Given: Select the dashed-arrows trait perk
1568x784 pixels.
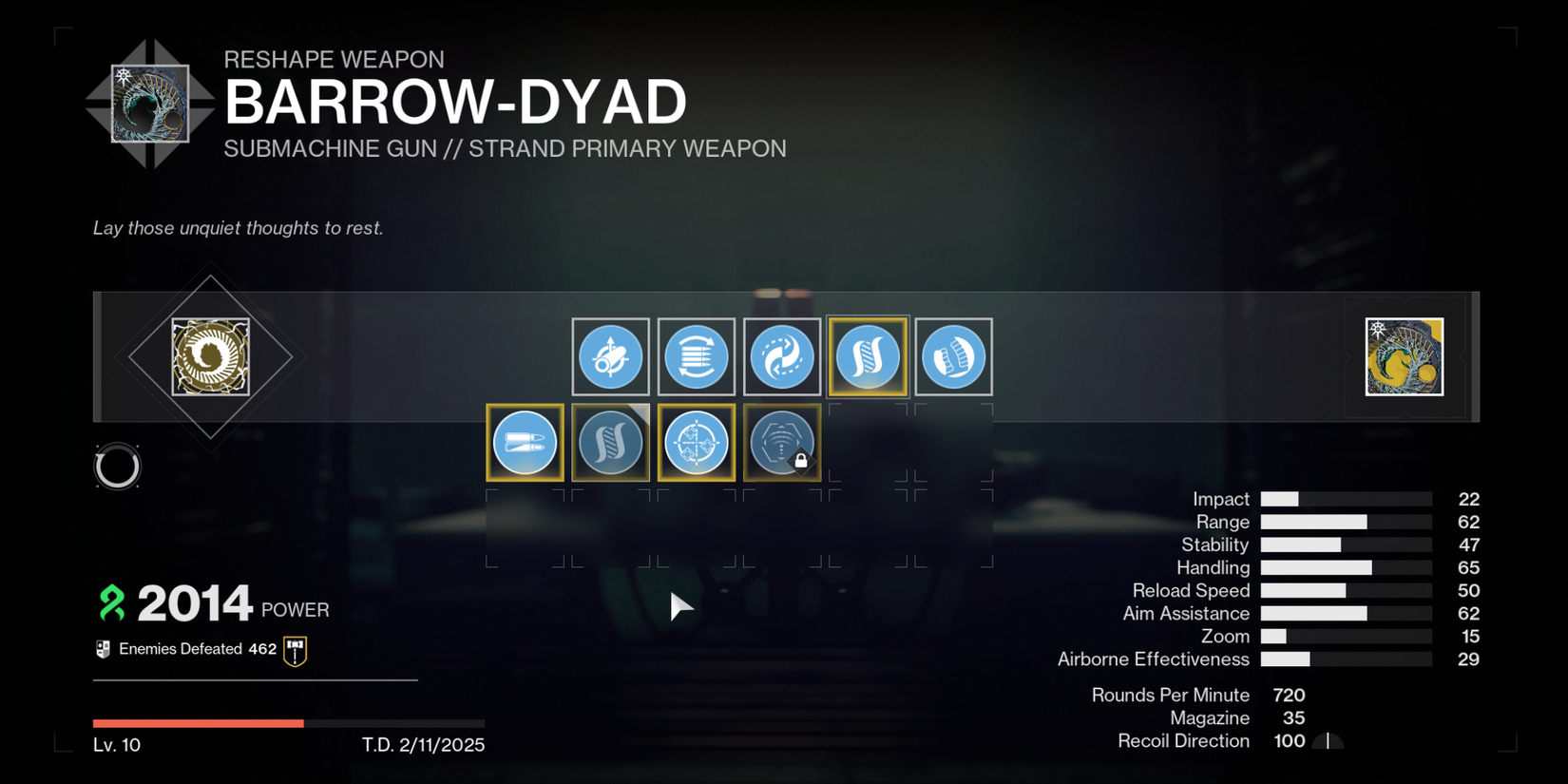Looking at the screenshot, I should point(782,356).
